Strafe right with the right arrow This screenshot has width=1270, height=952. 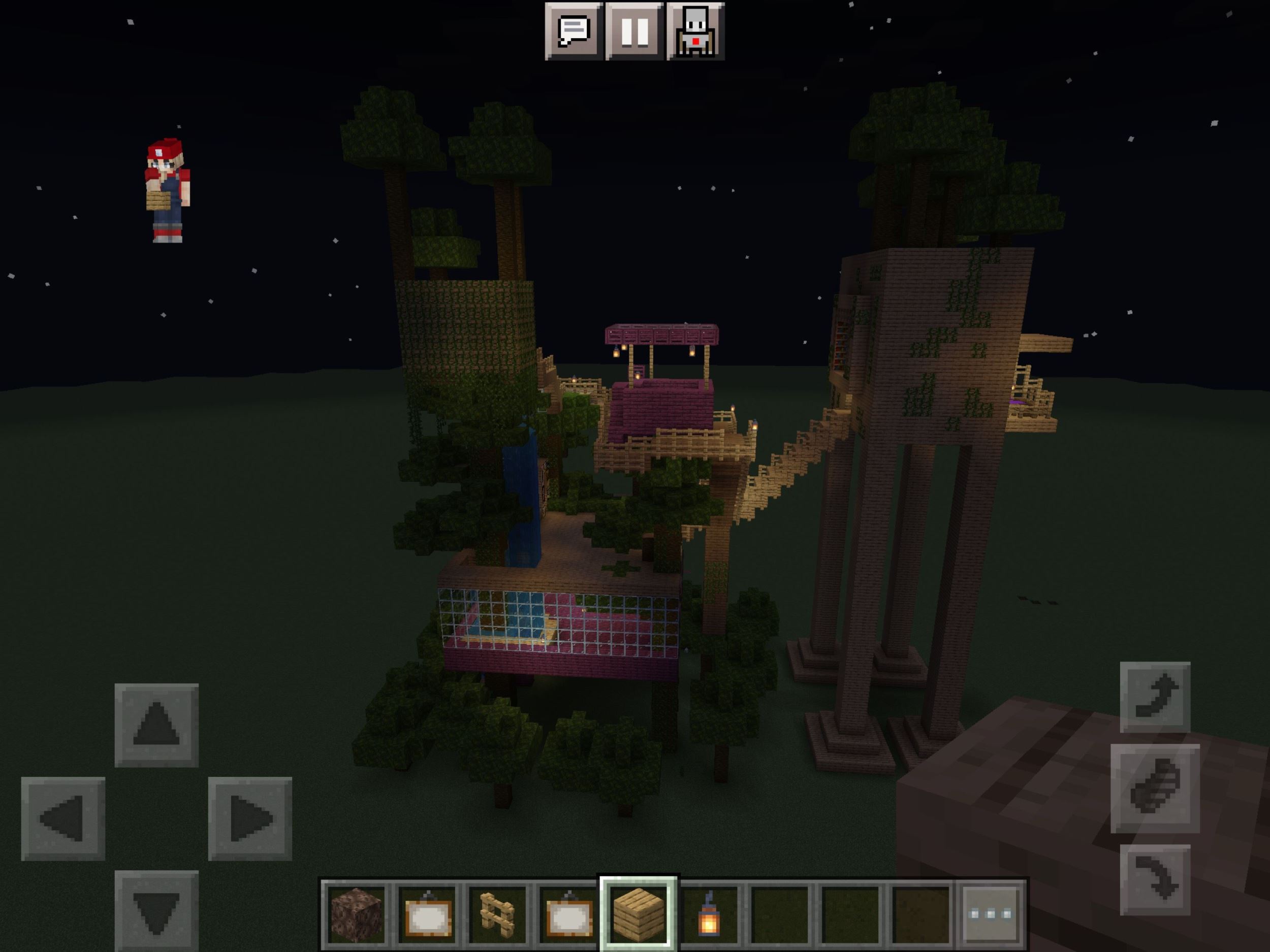click(250, 818)
